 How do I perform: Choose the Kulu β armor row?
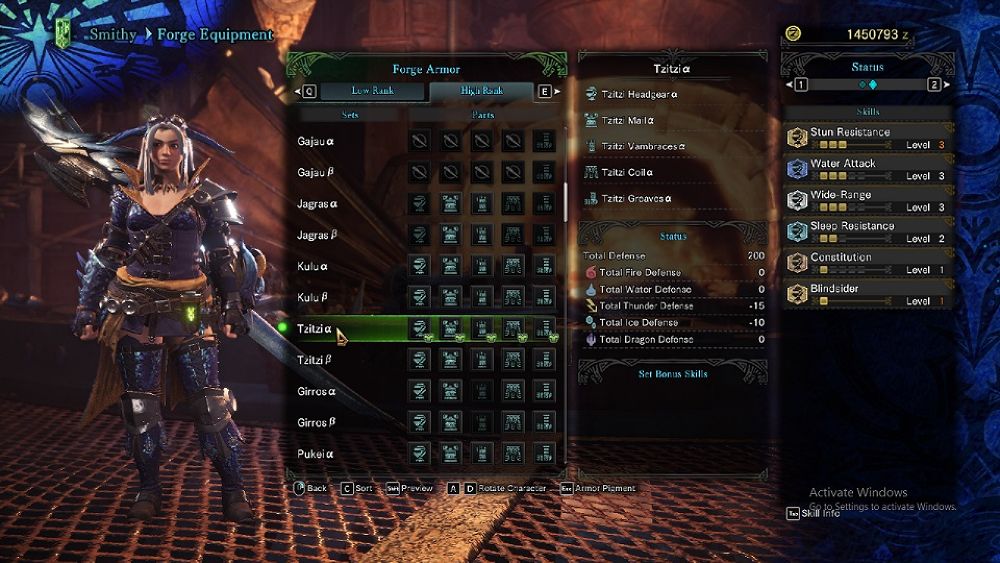point(314,298)
